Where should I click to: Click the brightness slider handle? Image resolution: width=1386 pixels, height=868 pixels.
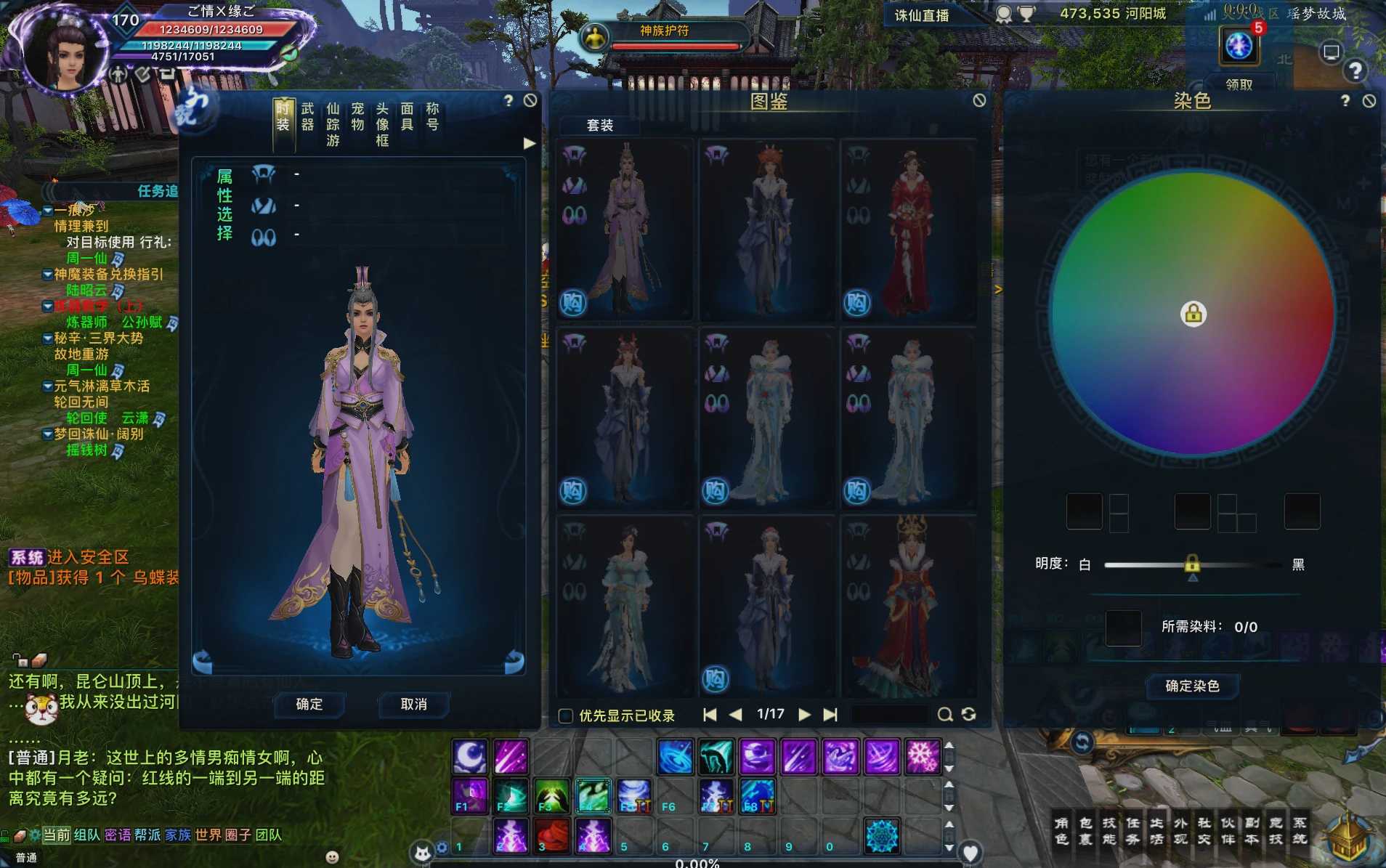(1192, 564)
